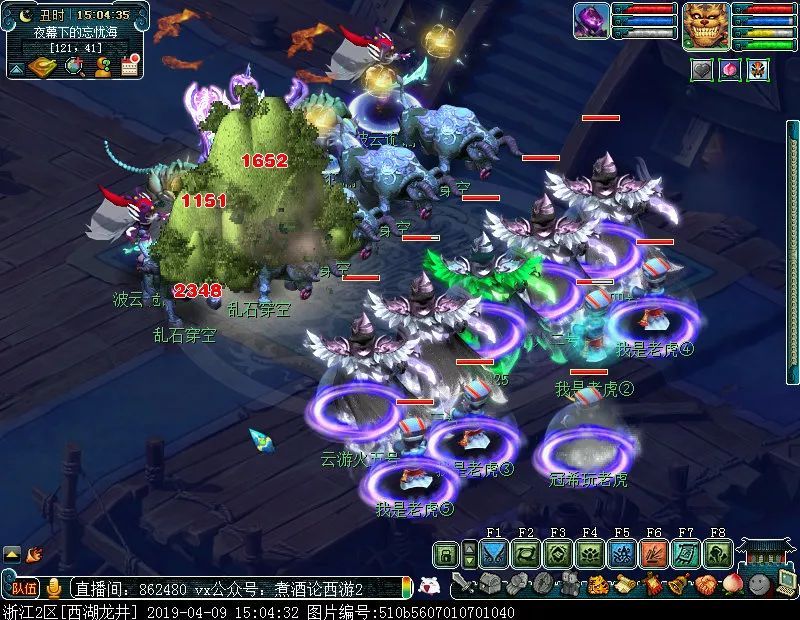Click the opera mask buff icon
Screen dimensions: 800x620
pos(757,70)
